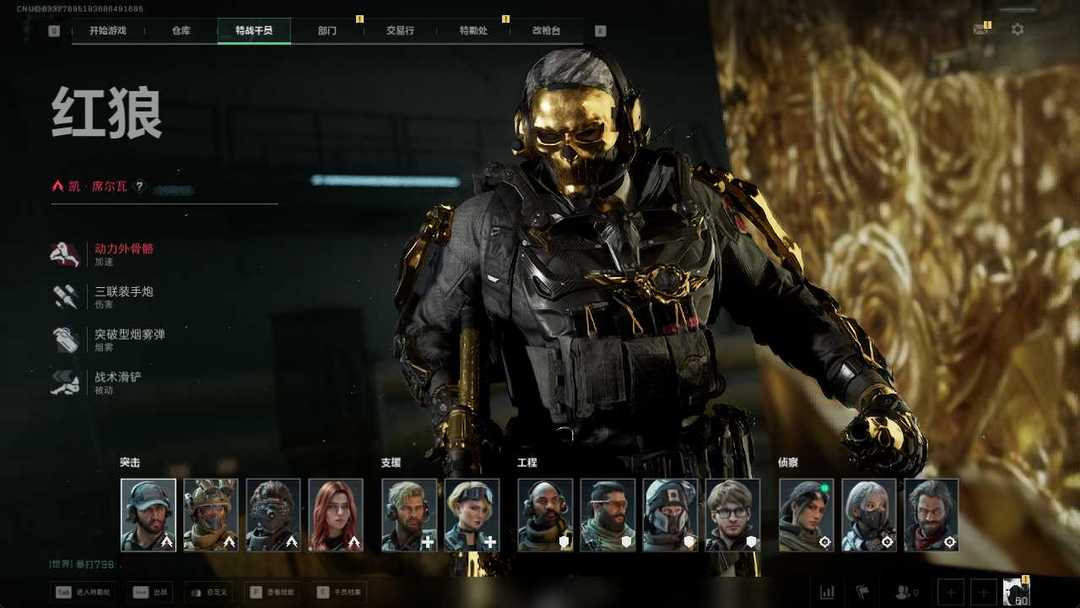Select the recon operator with green dot
The width and height of the screenshot is (1080, 608).
pos(805,515)
